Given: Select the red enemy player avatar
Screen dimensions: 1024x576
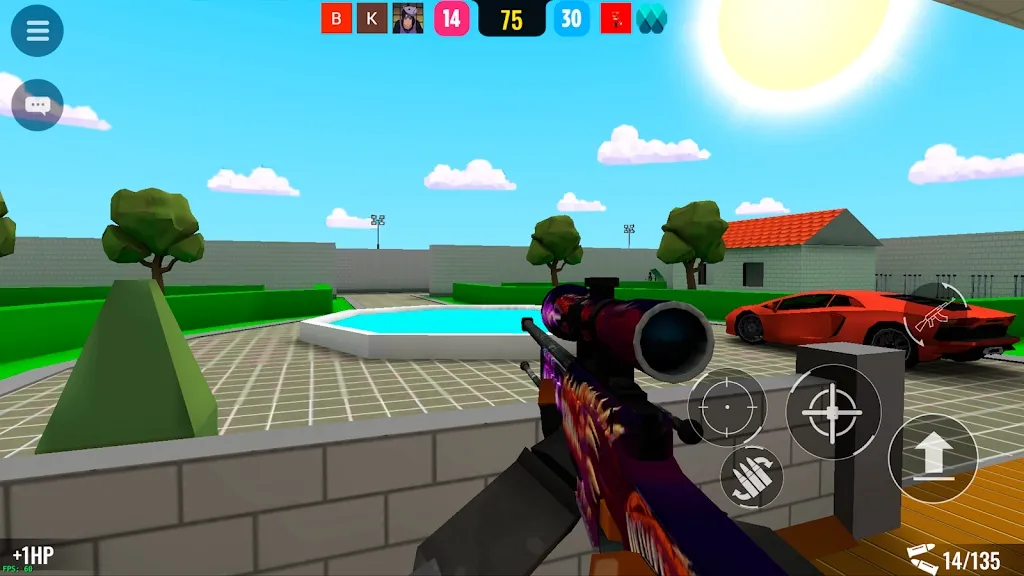Looking at the screenshot, I should click(x=615, y=18).
